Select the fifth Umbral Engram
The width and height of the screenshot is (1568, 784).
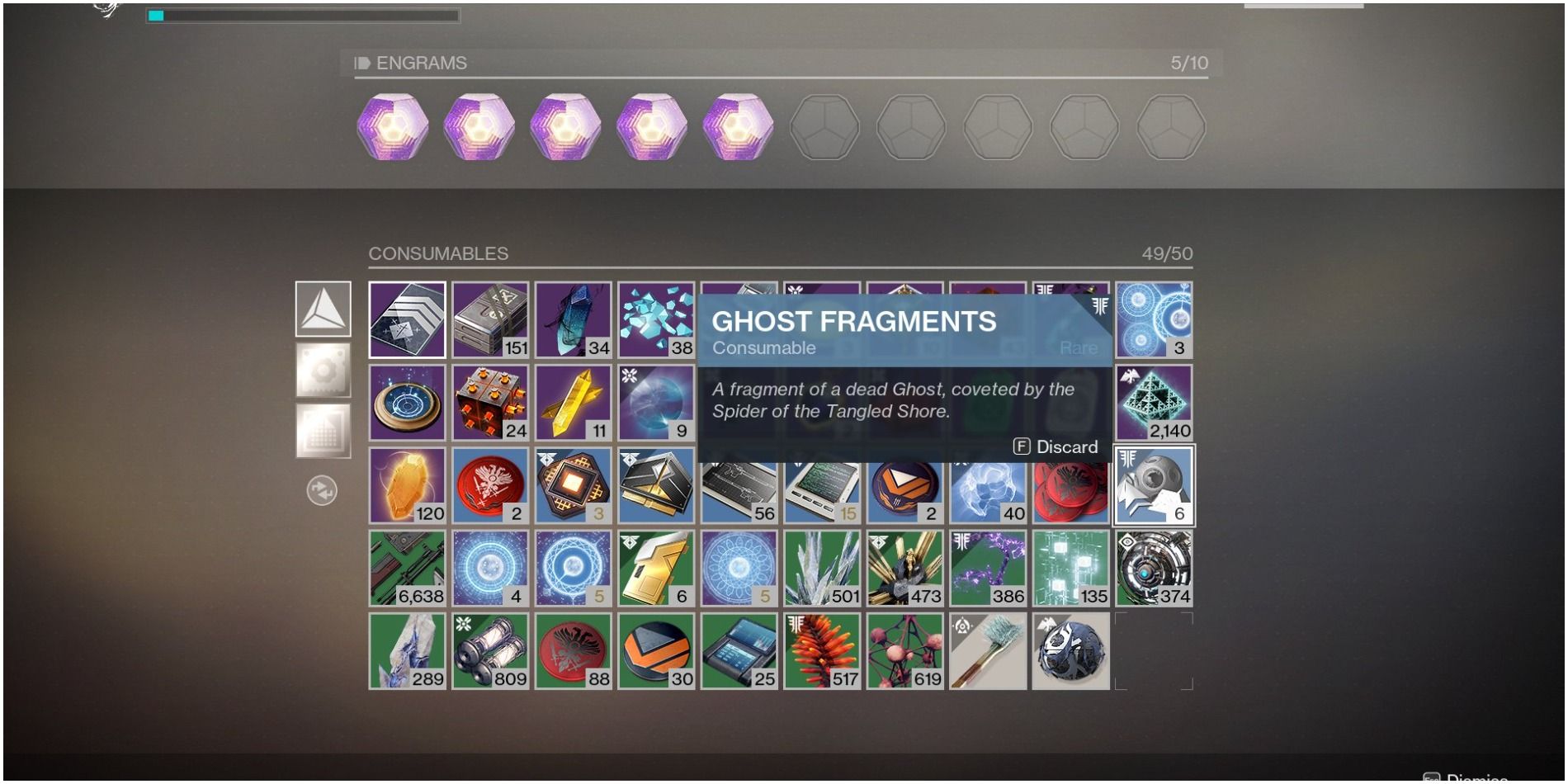[x=735, y=126]
